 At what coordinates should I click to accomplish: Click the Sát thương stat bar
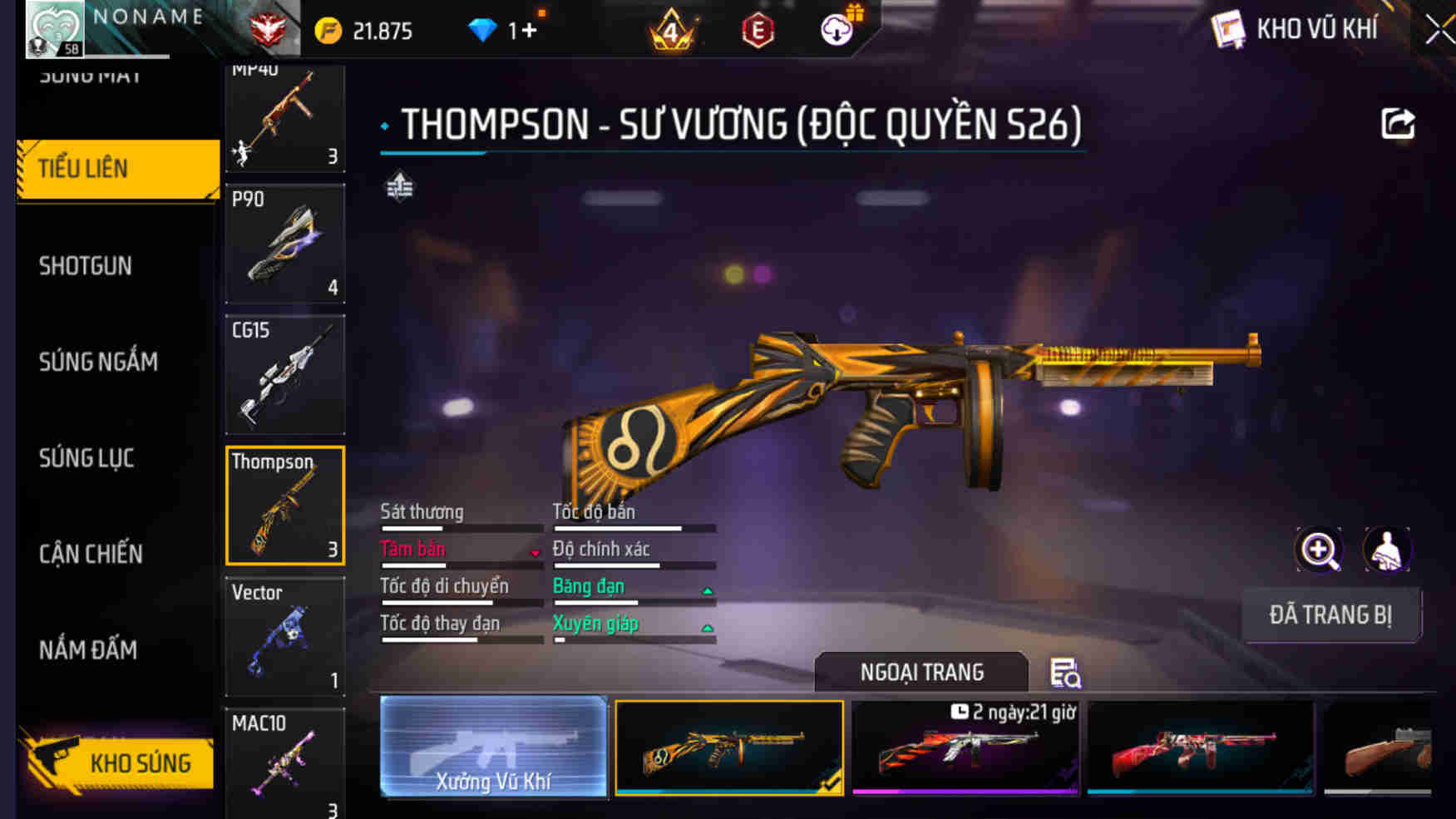click(x=461, y=527)
